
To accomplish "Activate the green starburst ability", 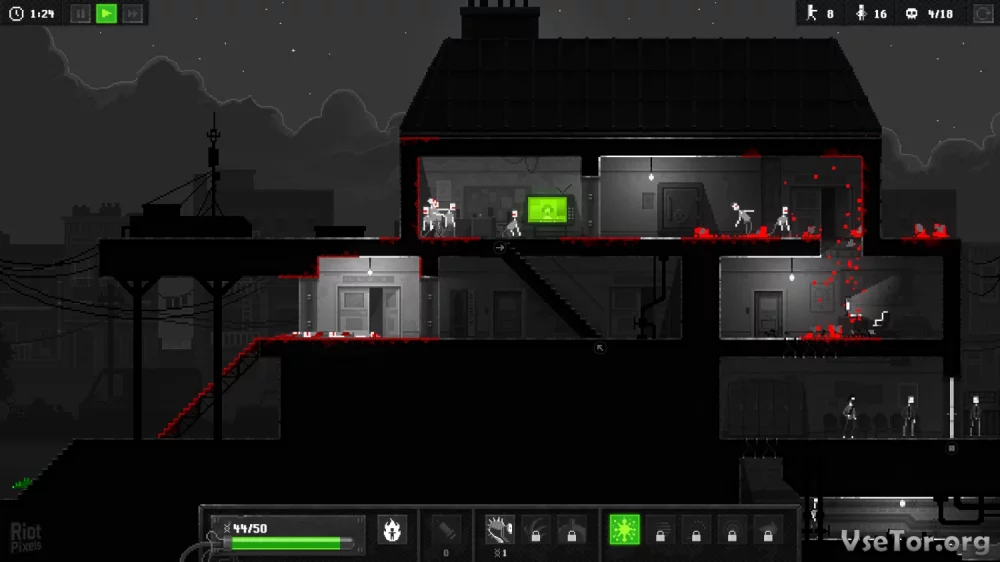I will pos(624,530).
